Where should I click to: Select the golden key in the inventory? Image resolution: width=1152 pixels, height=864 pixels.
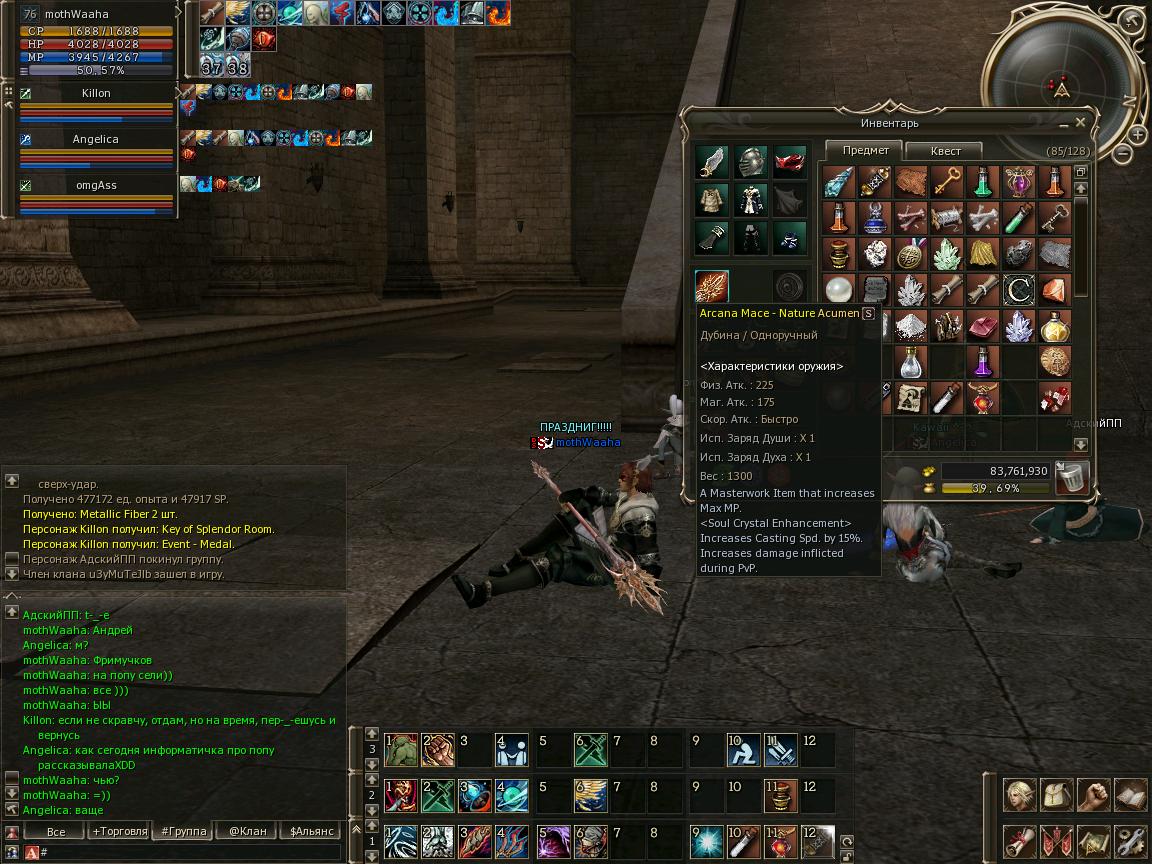point(946,182)
